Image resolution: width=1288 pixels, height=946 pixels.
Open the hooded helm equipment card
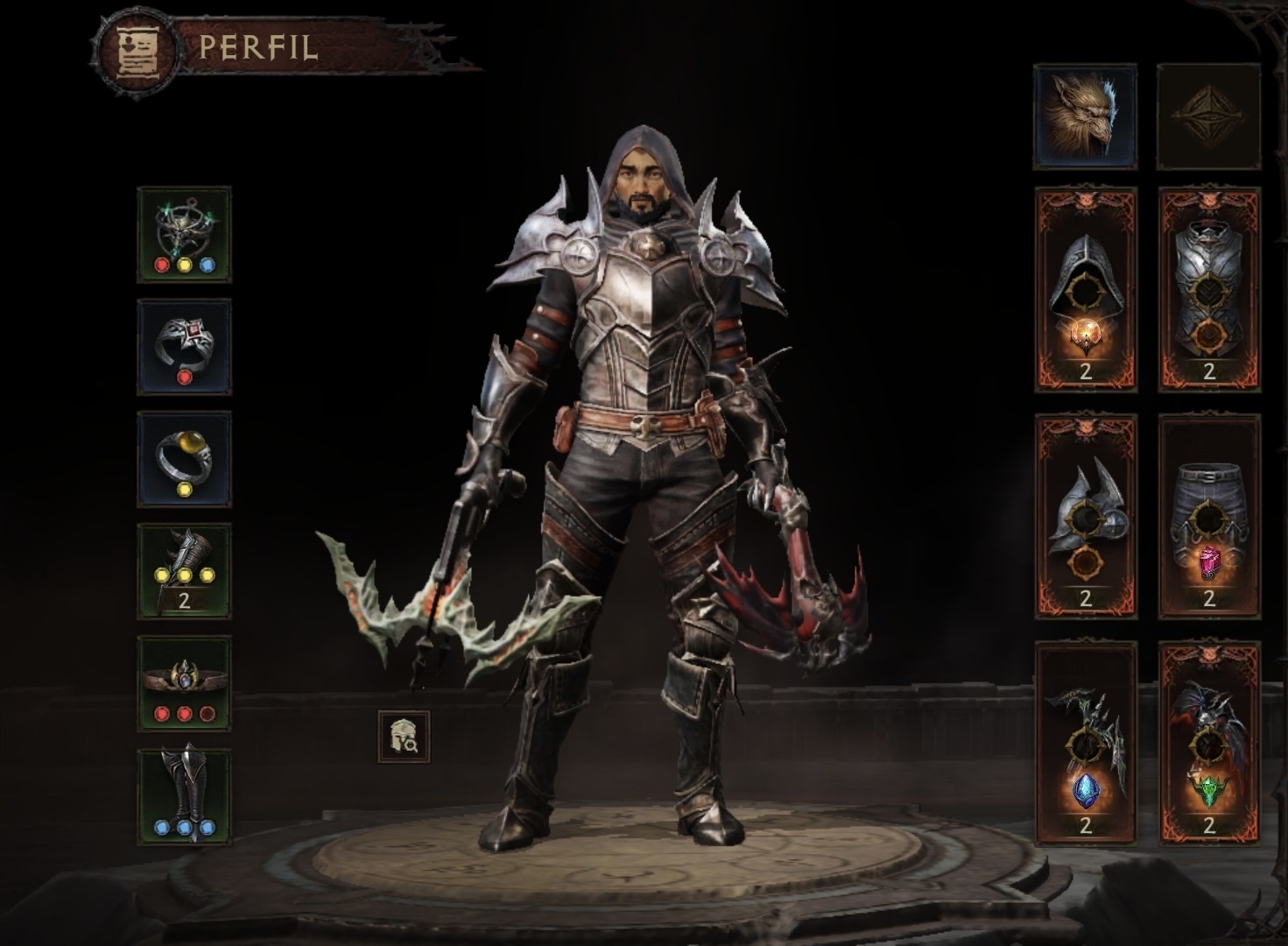click(1085, 289)
